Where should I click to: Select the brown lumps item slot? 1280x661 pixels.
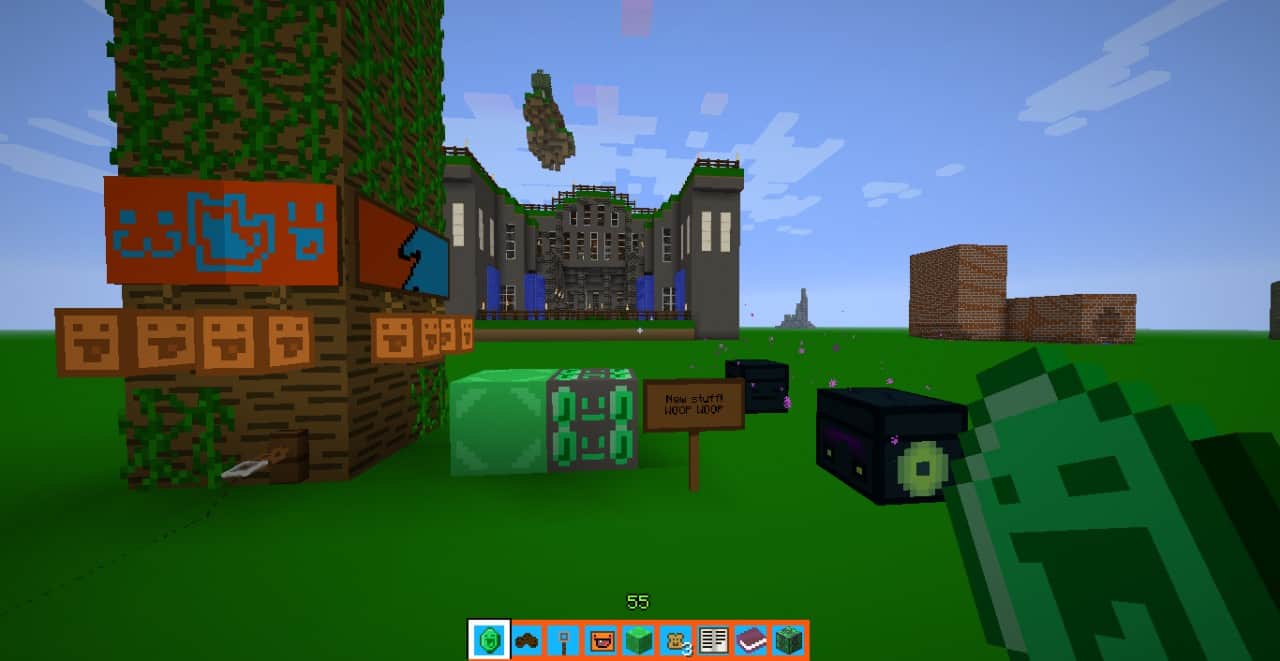pyautogui.click(x=527, y=640)
